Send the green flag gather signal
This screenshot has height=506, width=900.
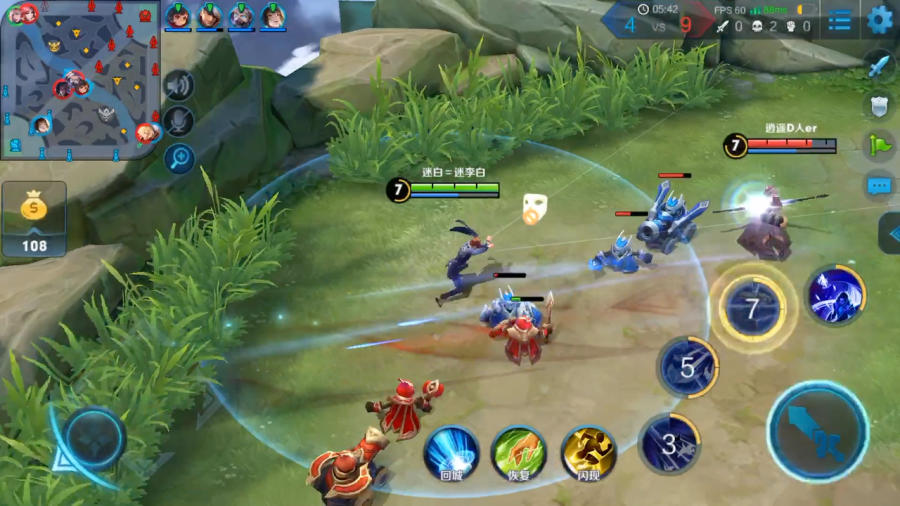click(879, 145)
